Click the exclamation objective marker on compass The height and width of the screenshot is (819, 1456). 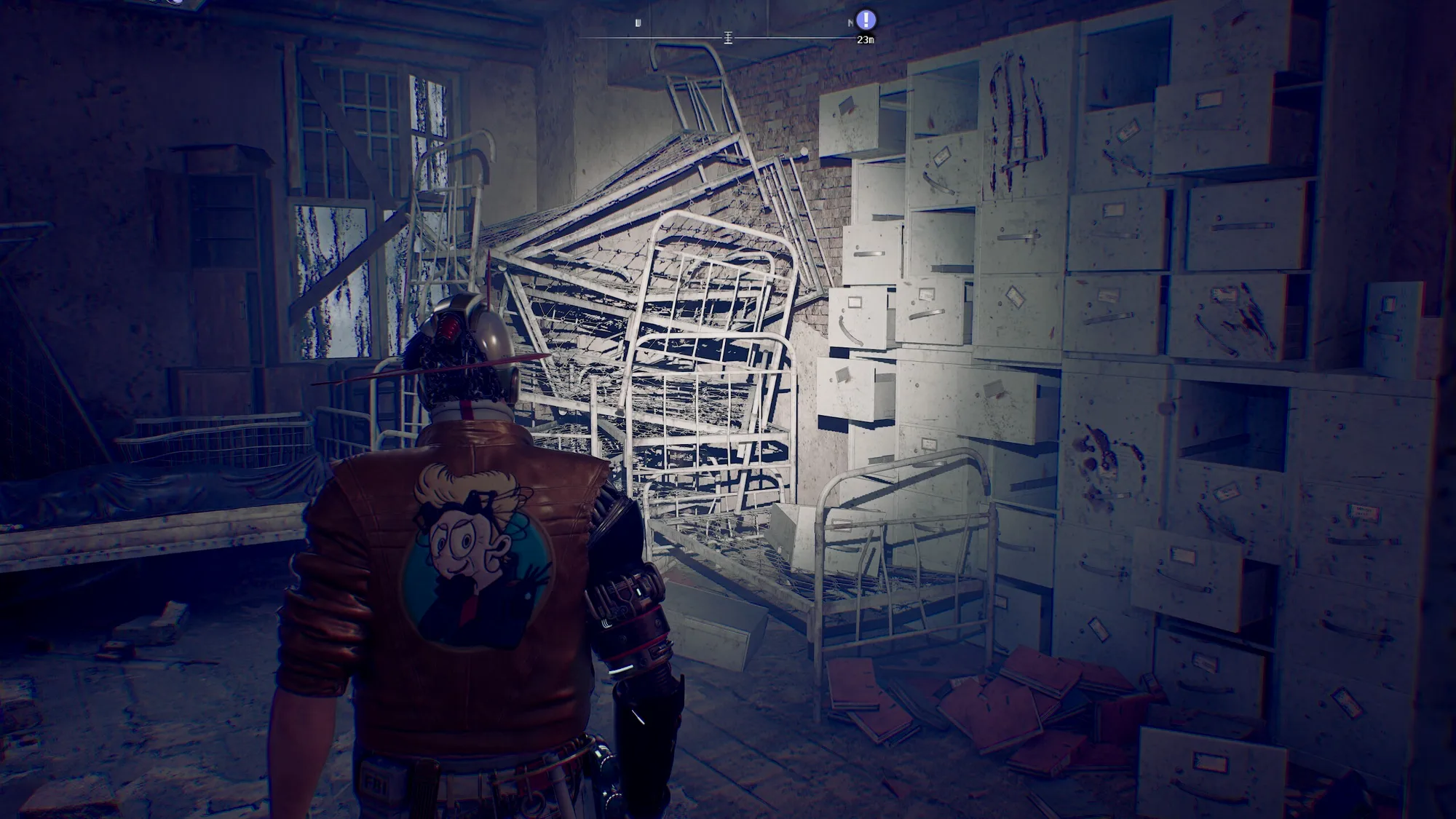[866, 20]
